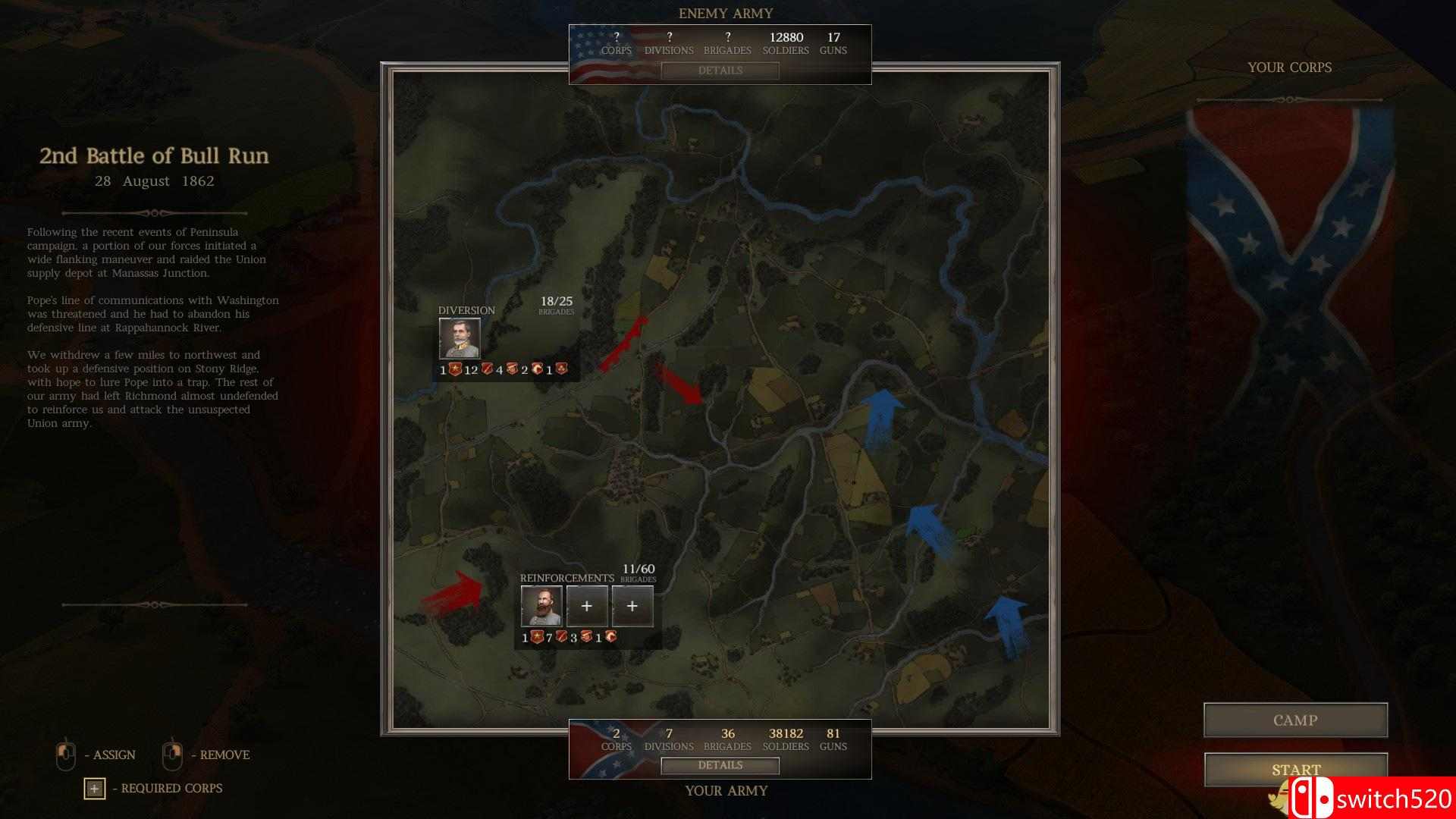
Task: Click the star division shield under Diversion corps
Action: [x=455, y=369]
